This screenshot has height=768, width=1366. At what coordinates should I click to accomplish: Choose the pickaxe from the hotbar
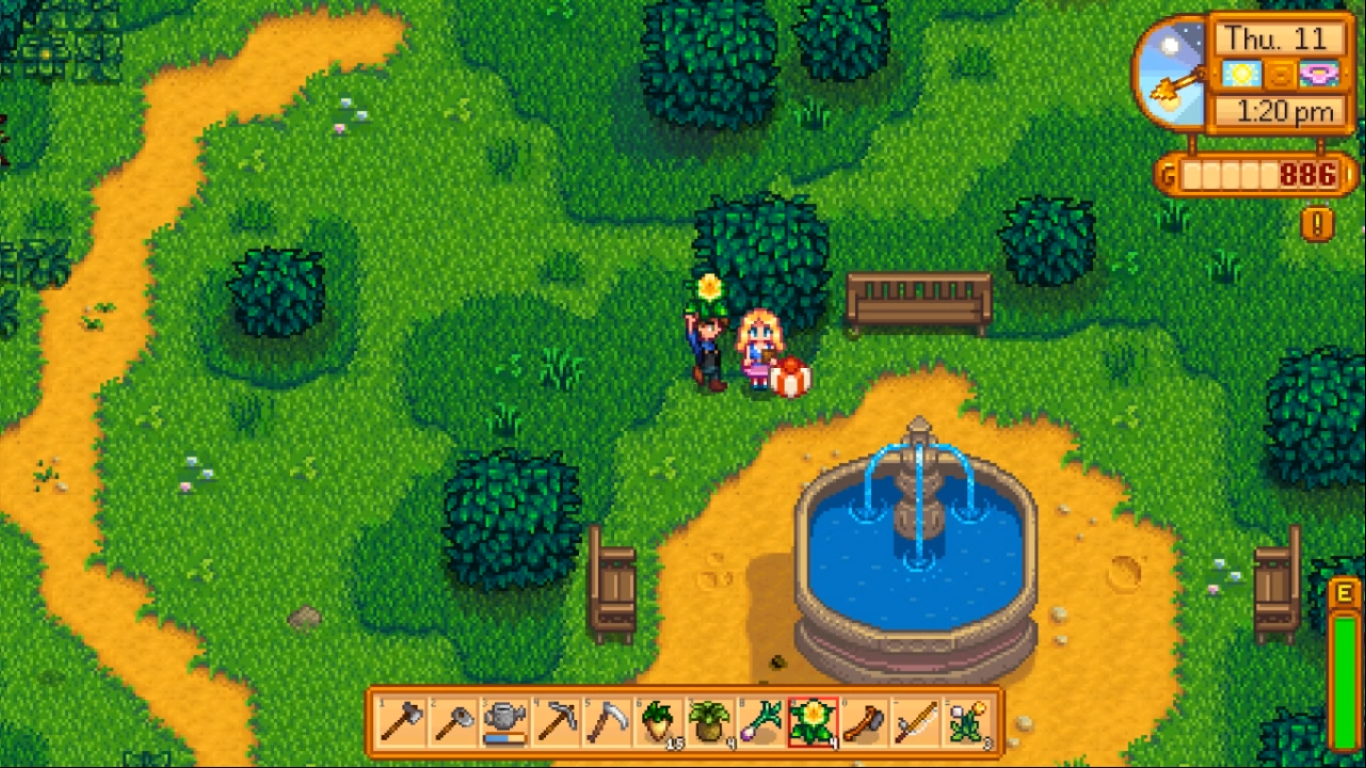coord(556,722)
